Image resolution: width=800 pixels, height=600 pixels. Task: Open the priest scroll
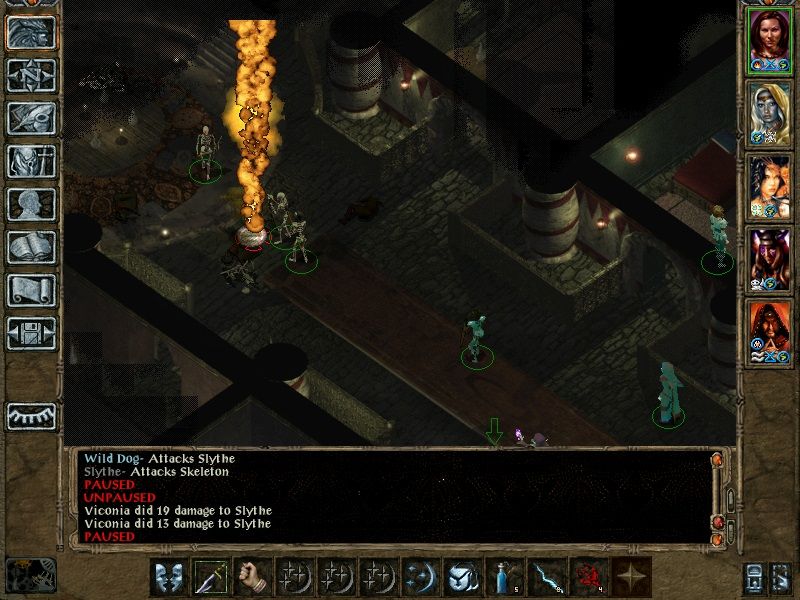pyautogui.click(x=31, y=290)
